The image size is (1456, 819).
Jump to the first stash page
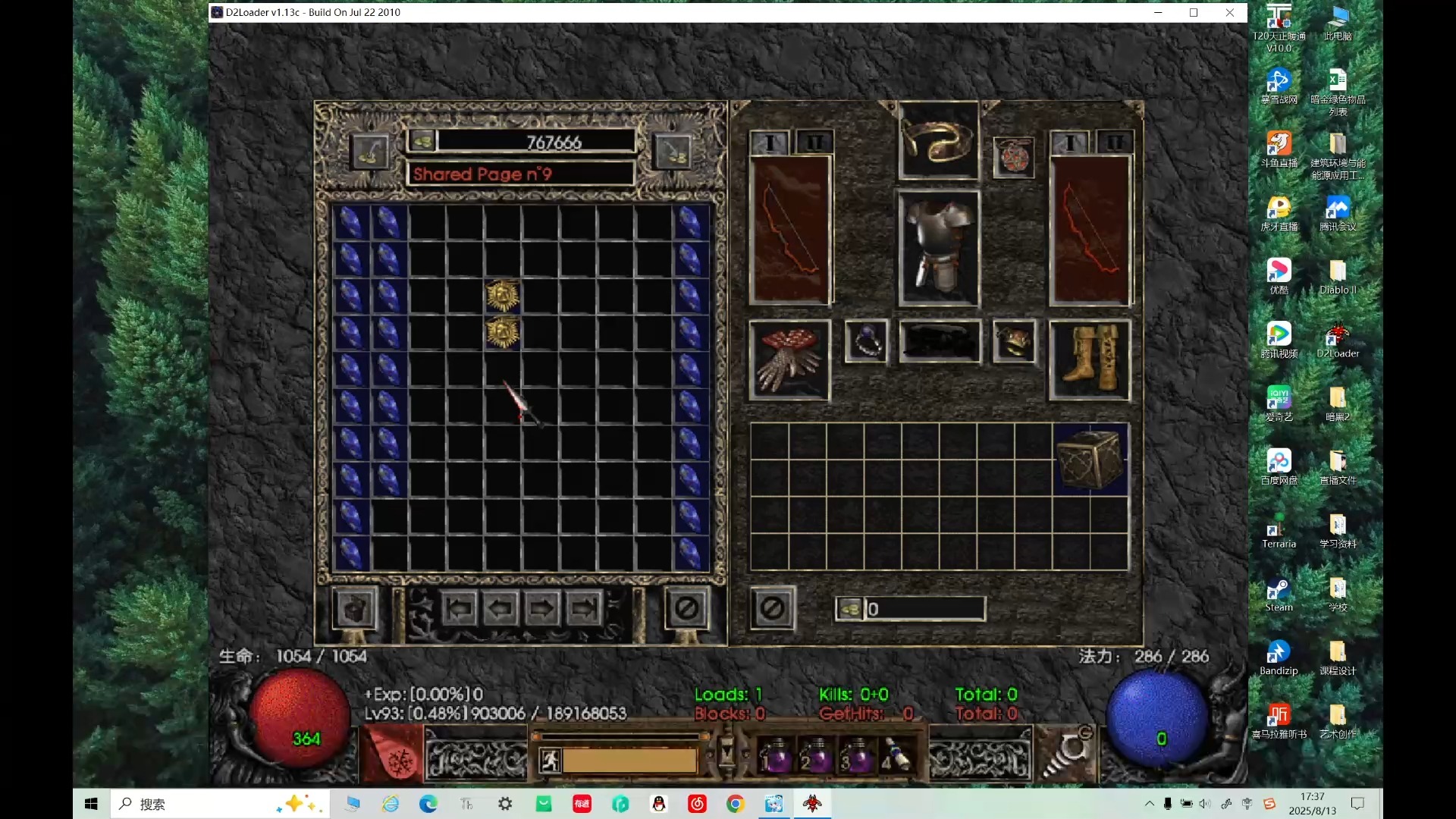(x=460, y=608)
